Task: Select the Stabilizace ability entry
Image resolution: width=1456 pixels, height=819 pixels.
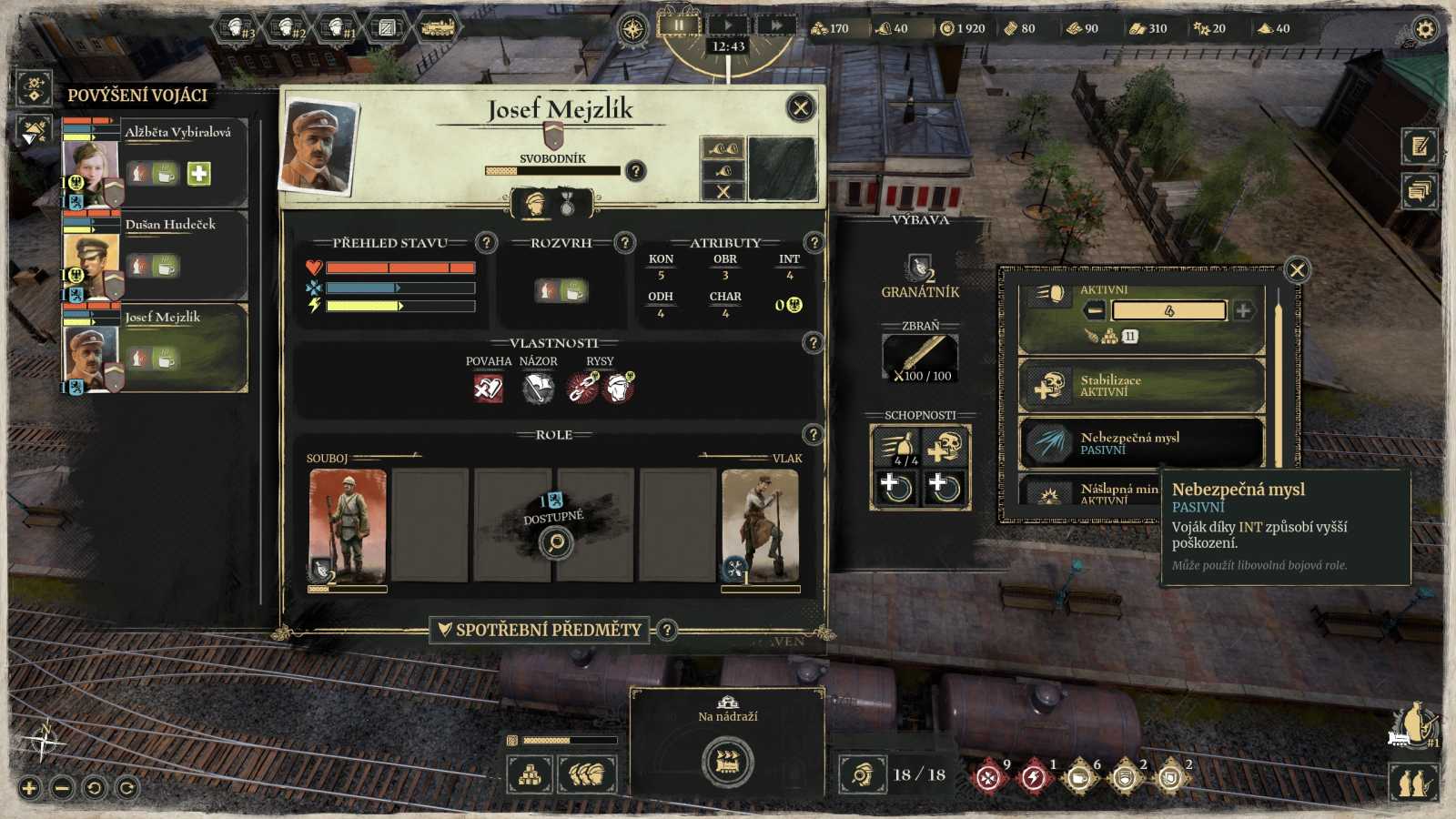Action: 1141,386
